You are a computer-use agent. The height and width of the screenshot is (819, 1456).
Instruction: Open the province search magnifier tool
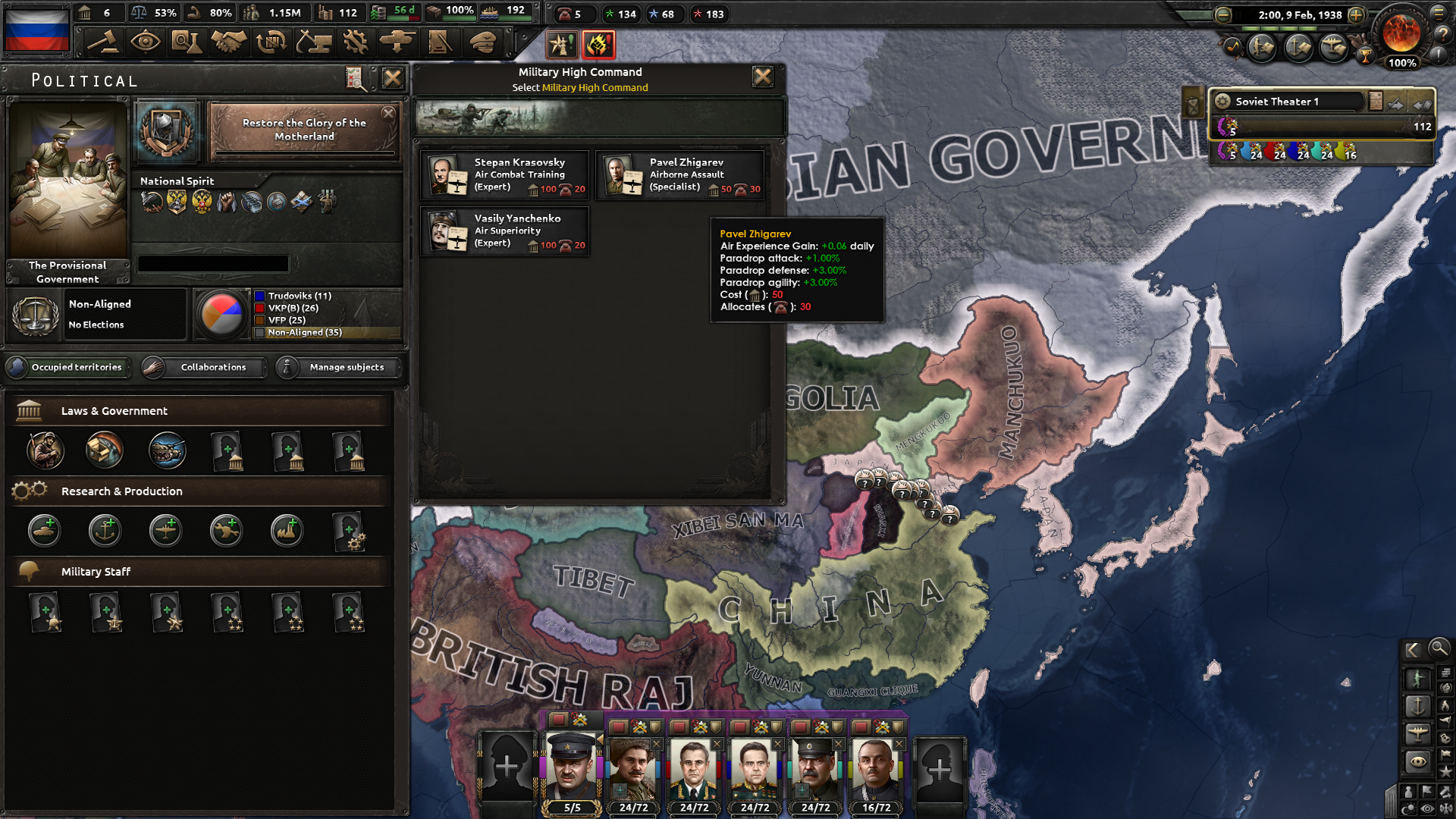point(1439,650)
